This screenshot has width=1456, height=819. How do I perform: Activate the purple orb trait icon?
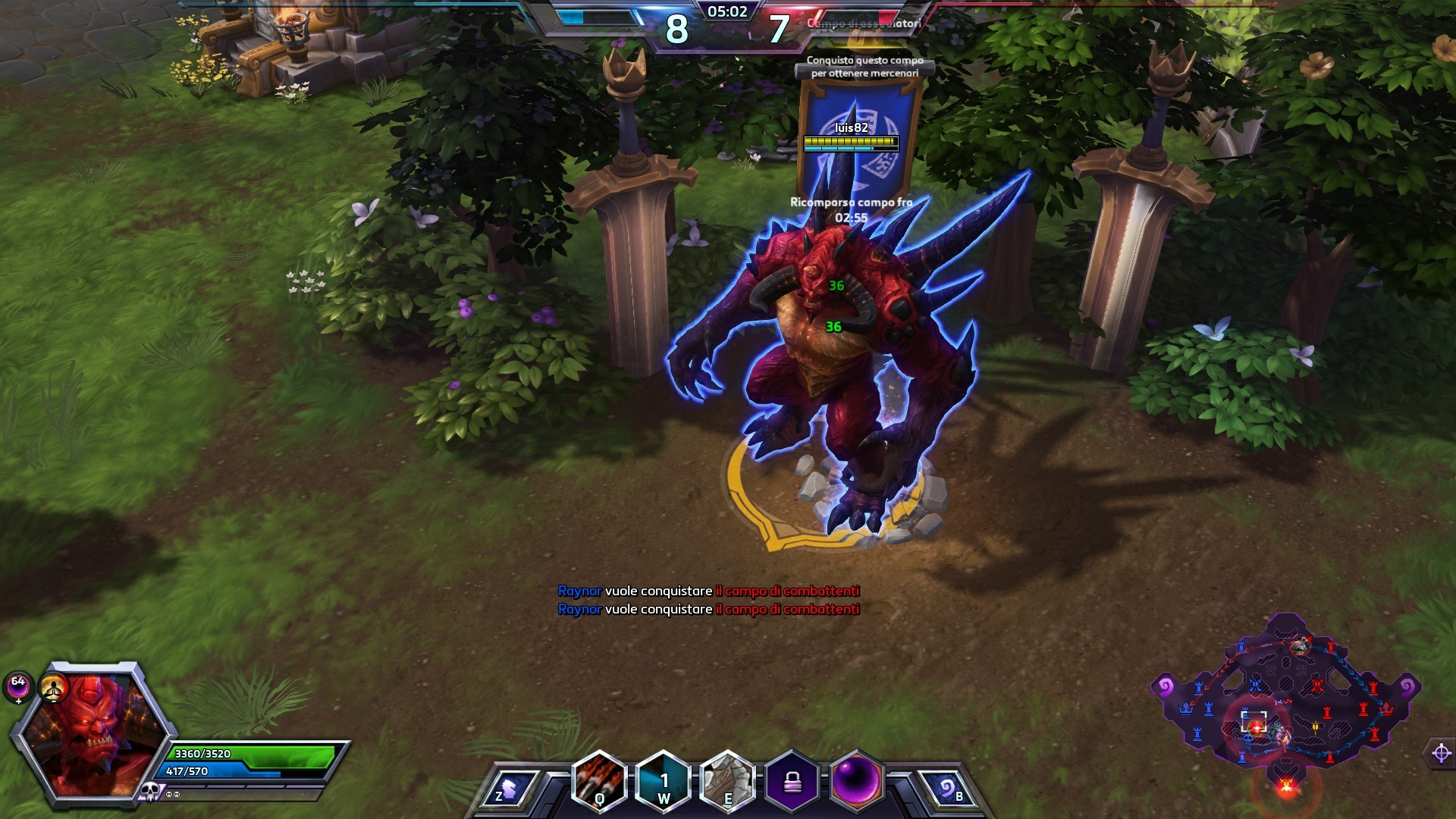858,781
